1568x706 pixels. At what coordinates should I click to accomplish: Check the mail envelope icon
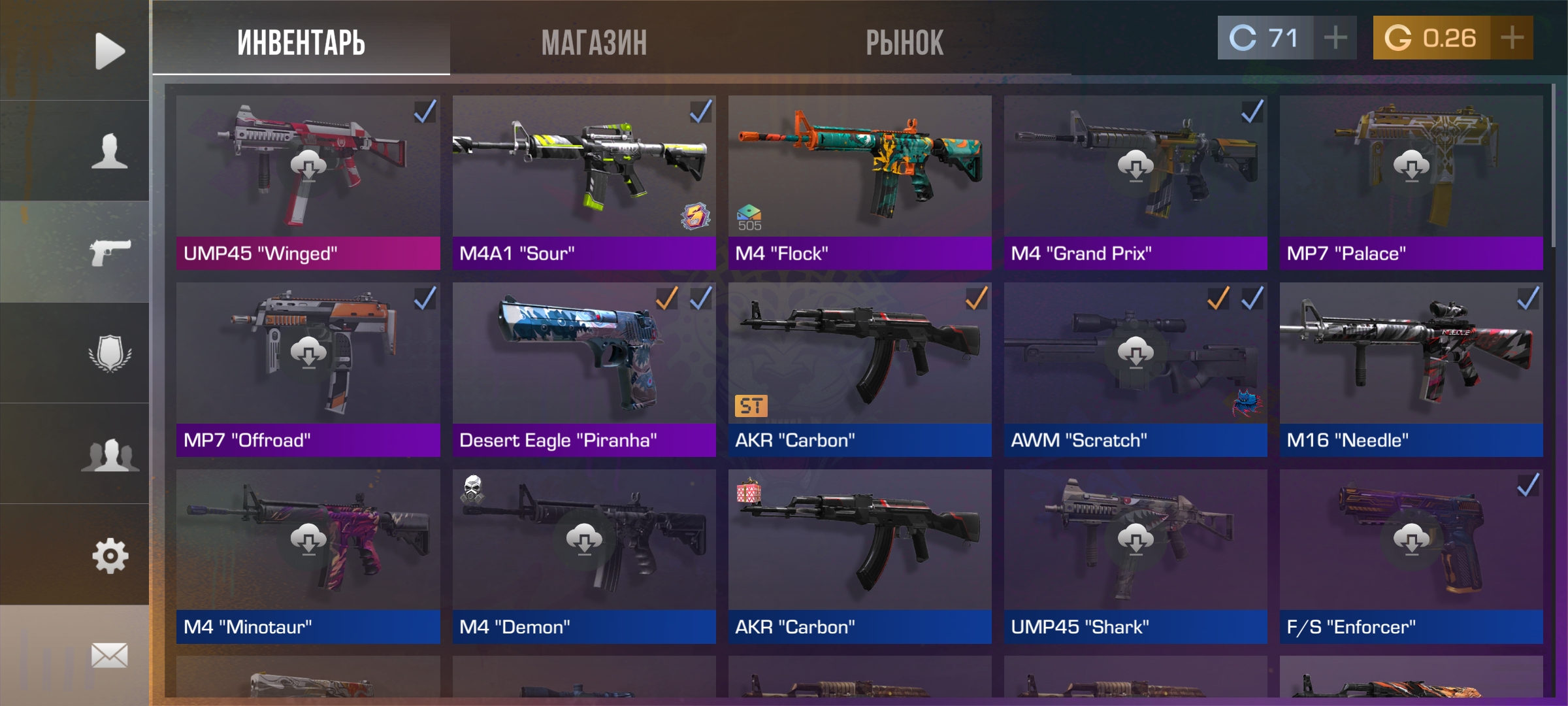[x=109, y=655]
